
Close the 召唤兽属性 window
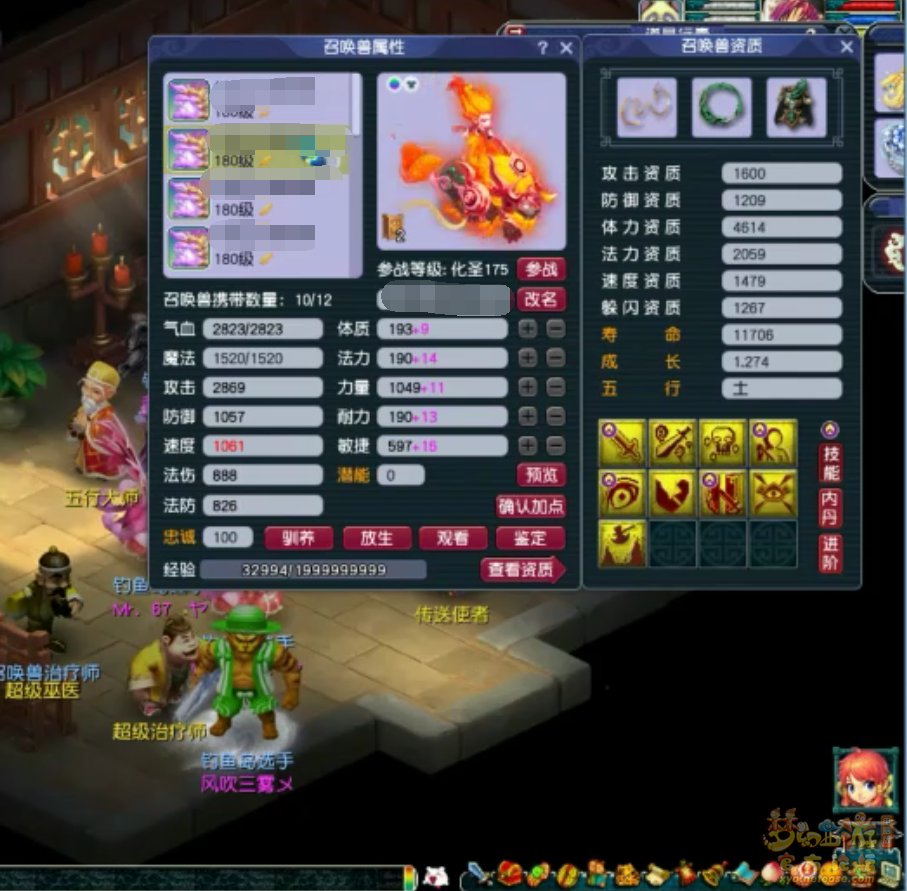click(x=566, y=48)
